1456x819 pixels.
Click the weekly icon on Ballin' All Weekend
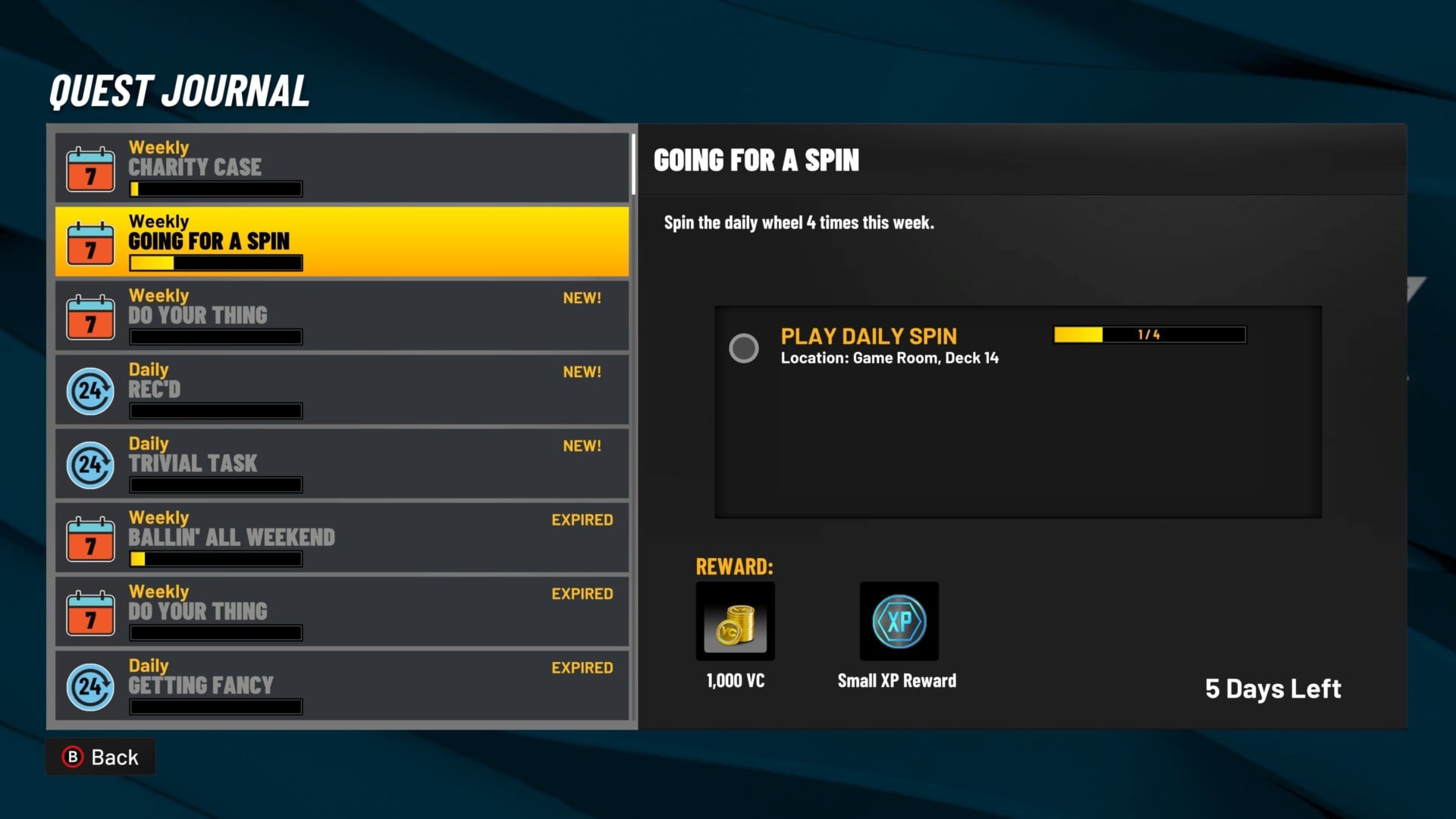90,538
